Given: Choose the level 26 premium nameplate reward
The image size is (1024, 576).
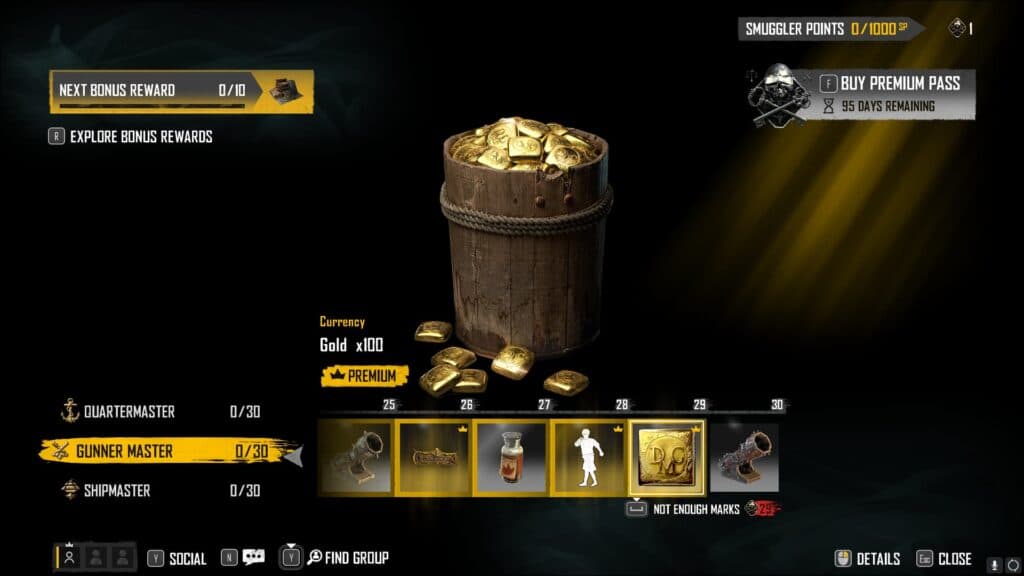Looking at the screenshot, I should click(435, 458).
